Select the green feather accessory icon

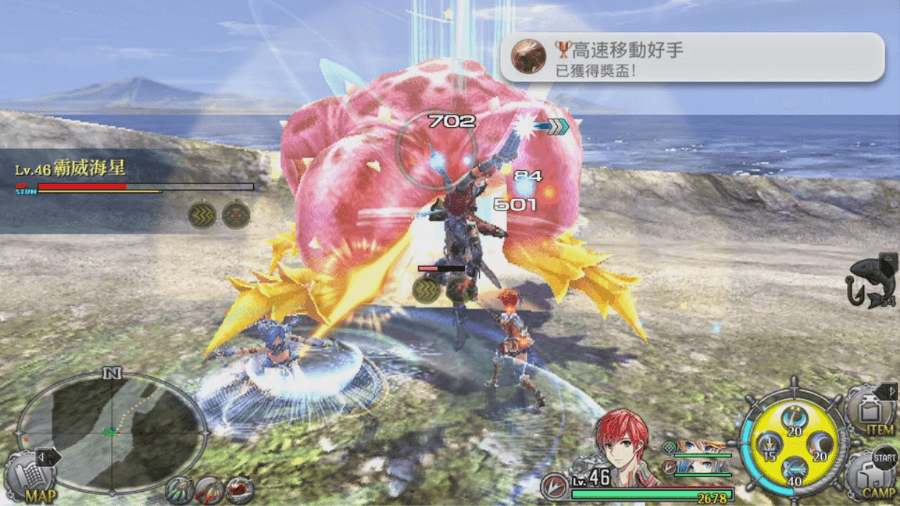coord(181,488)
